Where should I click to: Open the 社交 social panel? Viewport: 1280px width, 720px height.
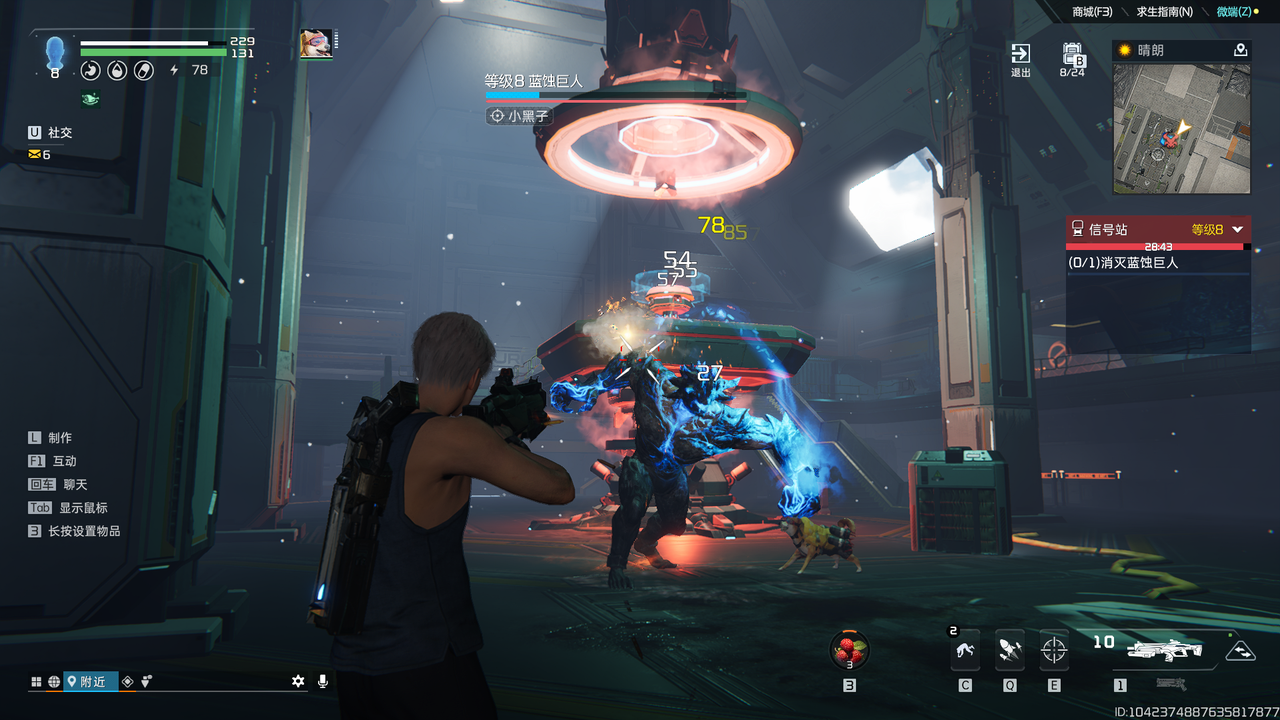[50, 132]
